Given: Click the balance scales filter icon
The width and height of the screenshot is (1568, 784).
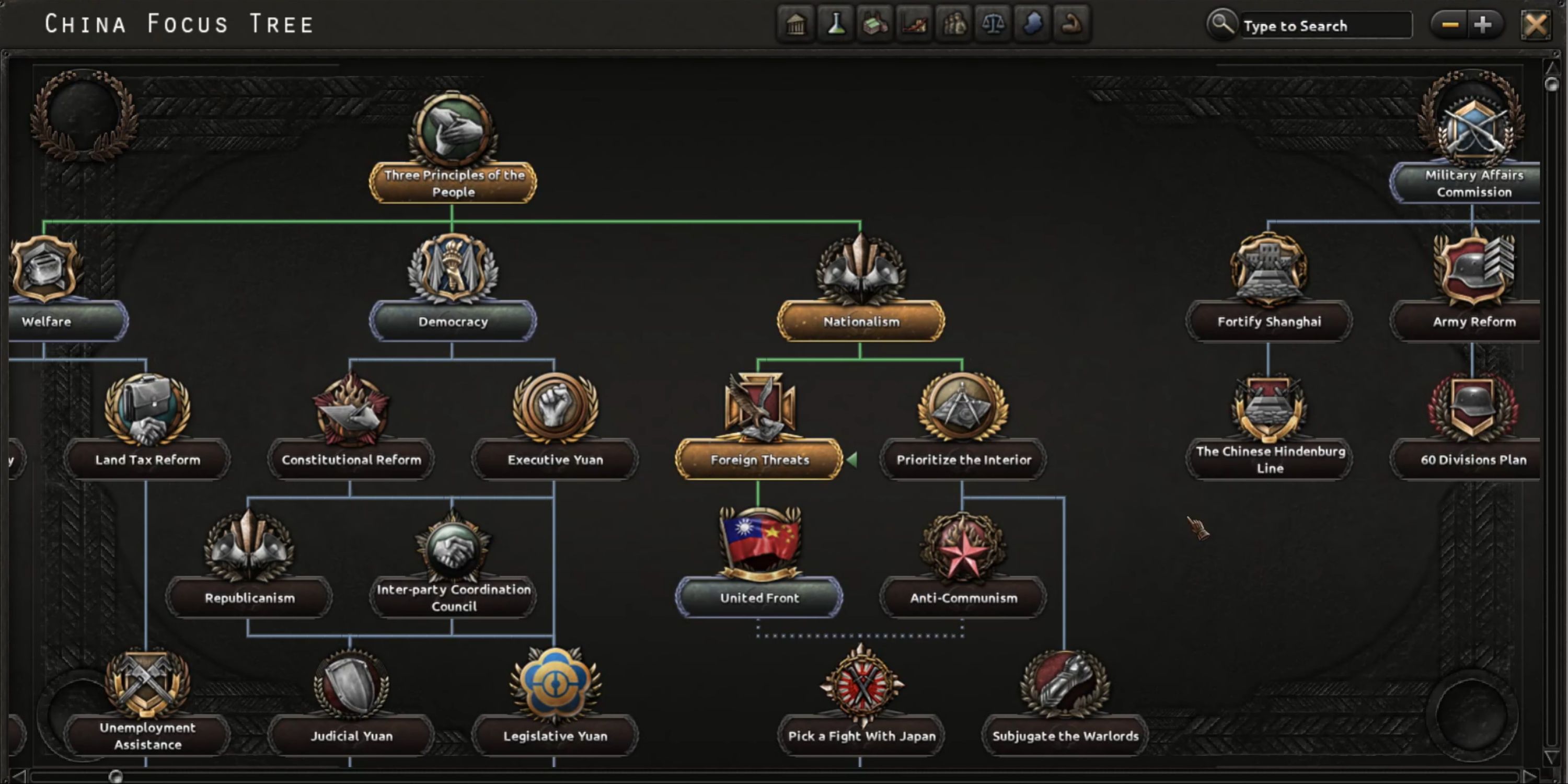Looking at the screenshot, I should 994,25.
